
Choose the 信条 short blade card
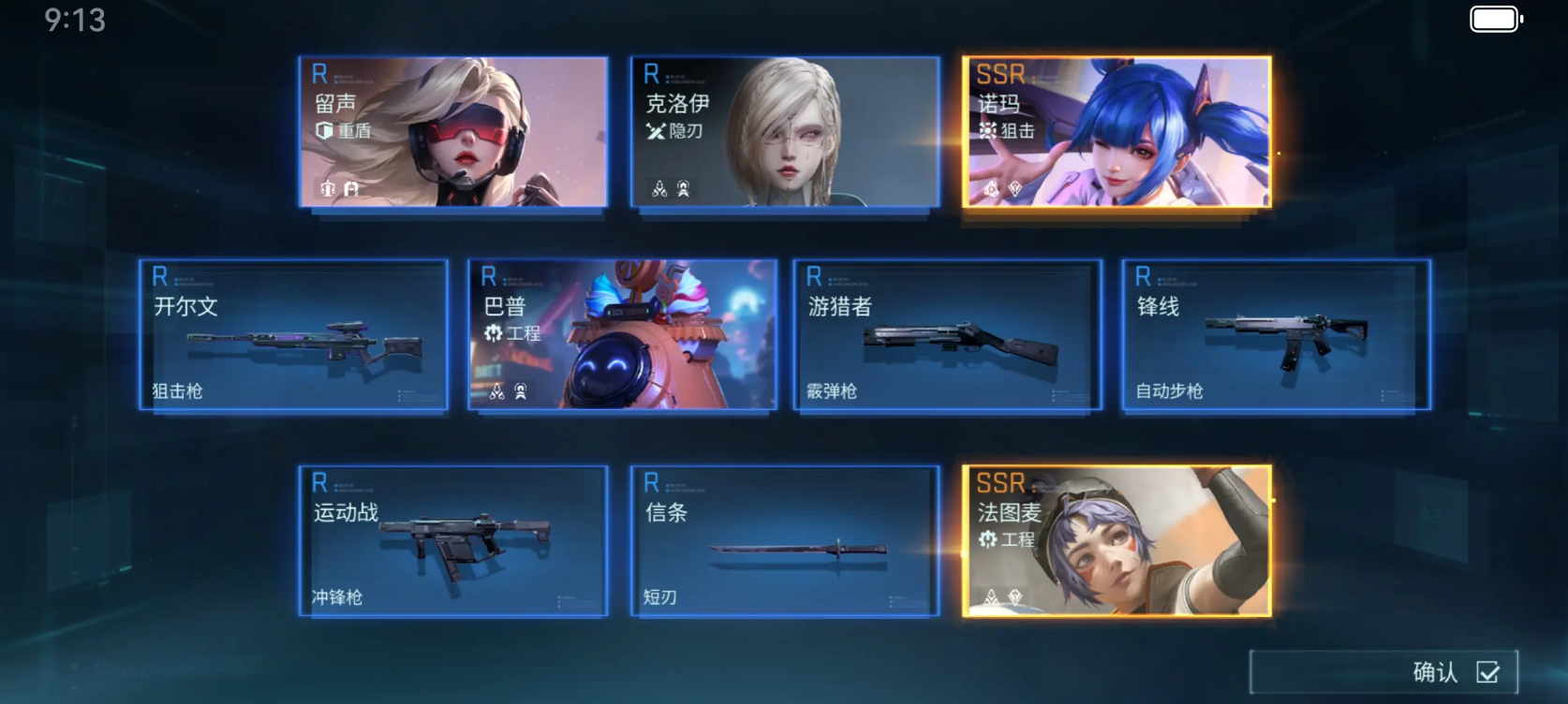click(785, 541)
